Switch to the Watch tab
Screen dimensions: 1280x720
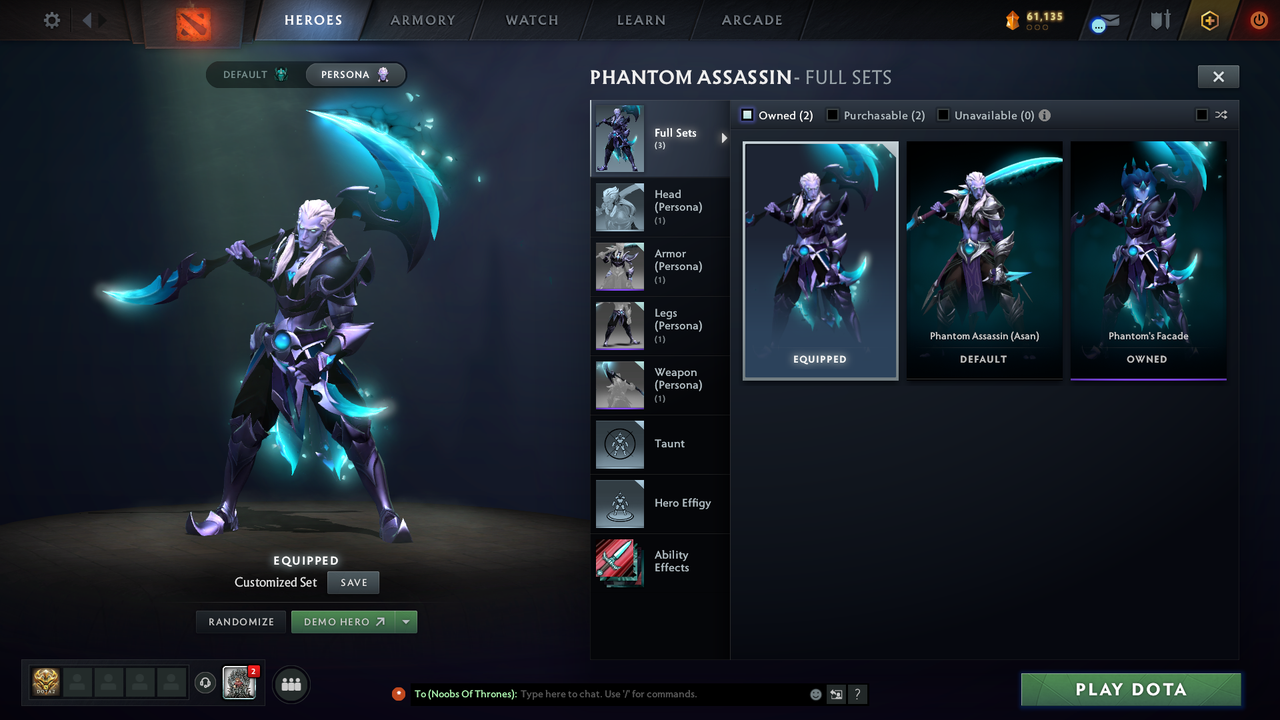tap(531, 20)
